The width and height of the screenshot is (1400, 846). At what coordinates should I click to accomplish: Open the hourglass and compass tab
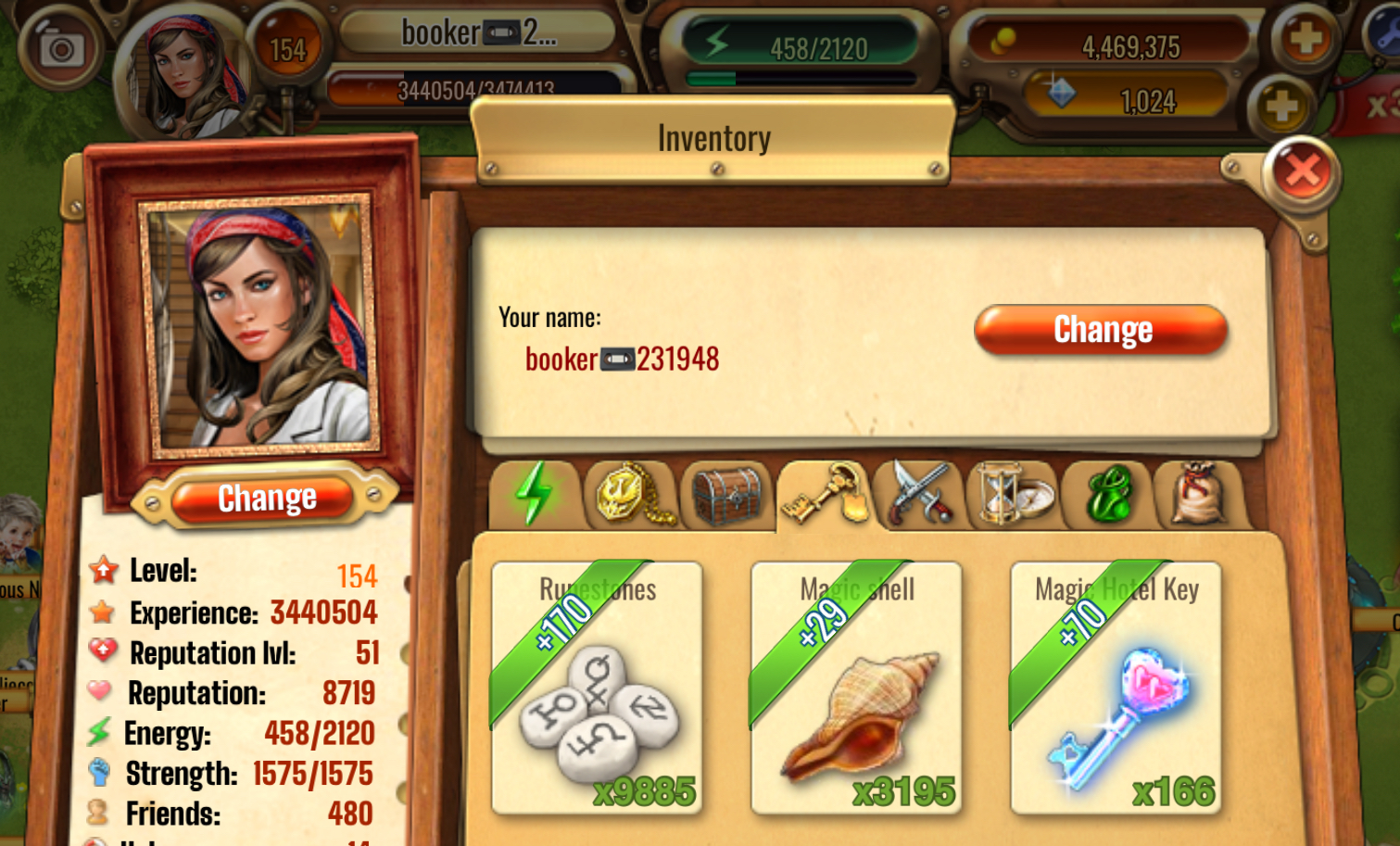click(1013, 496)
